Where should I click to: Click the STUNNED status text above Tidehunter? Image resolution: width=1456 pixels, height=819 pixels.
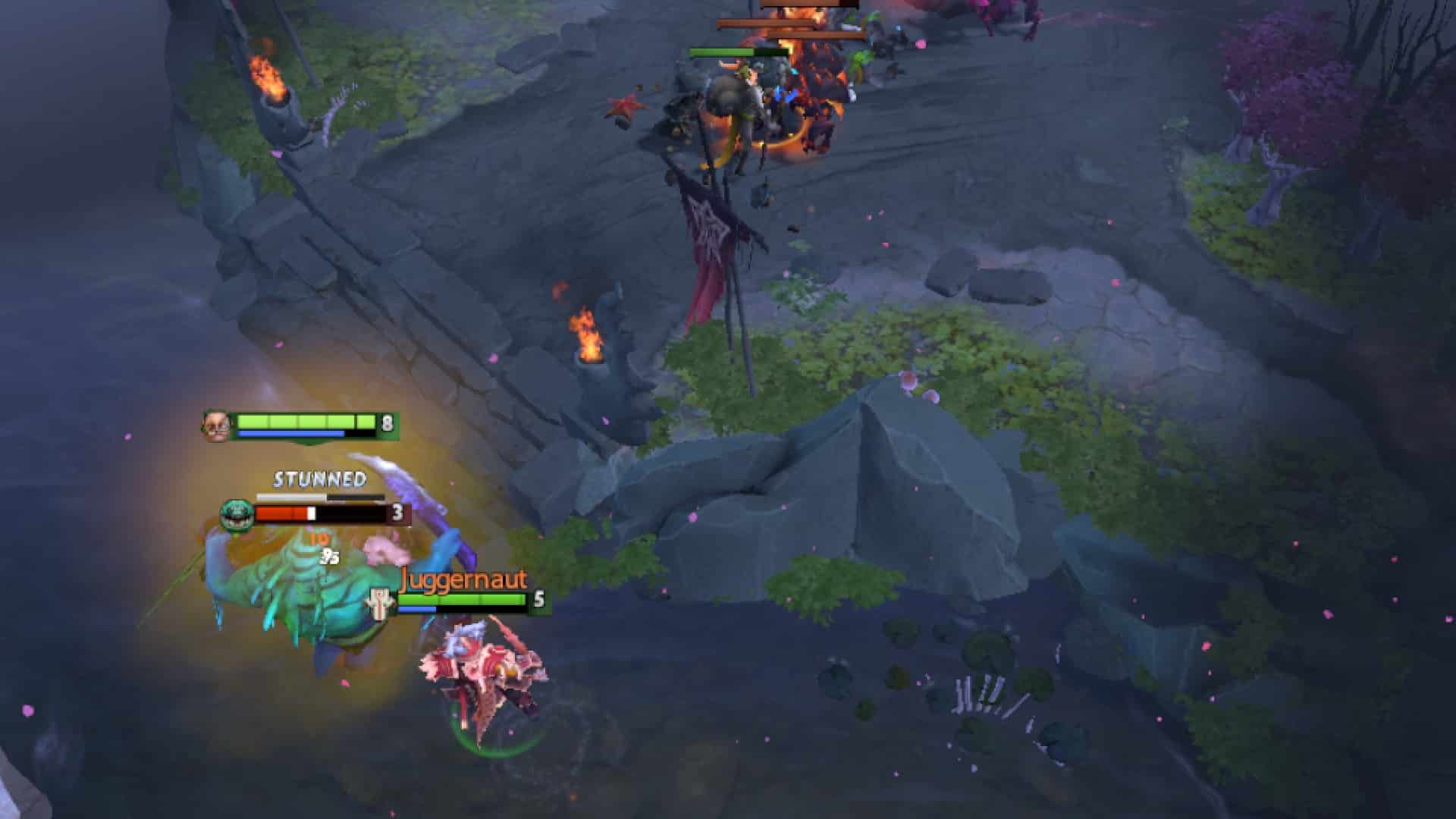tap(320, 480)
